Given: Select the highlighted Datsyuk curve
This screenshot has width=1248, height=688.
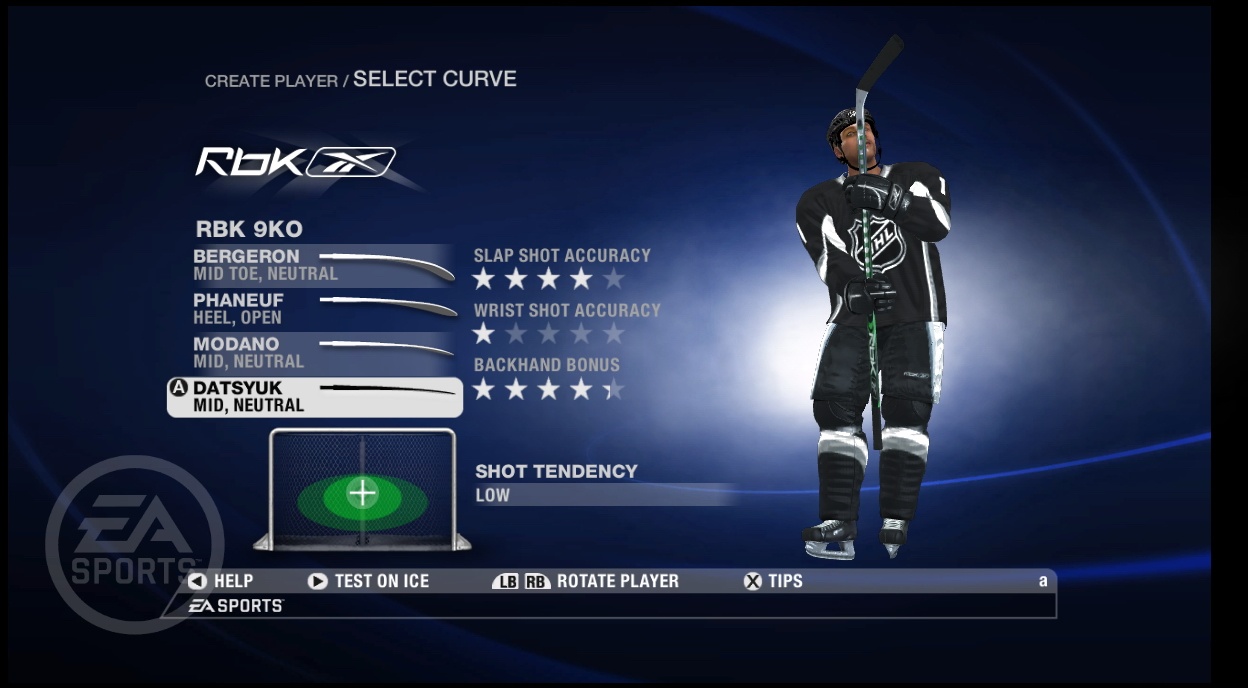Looking at the screenshot, I should [x=315, y=397].
